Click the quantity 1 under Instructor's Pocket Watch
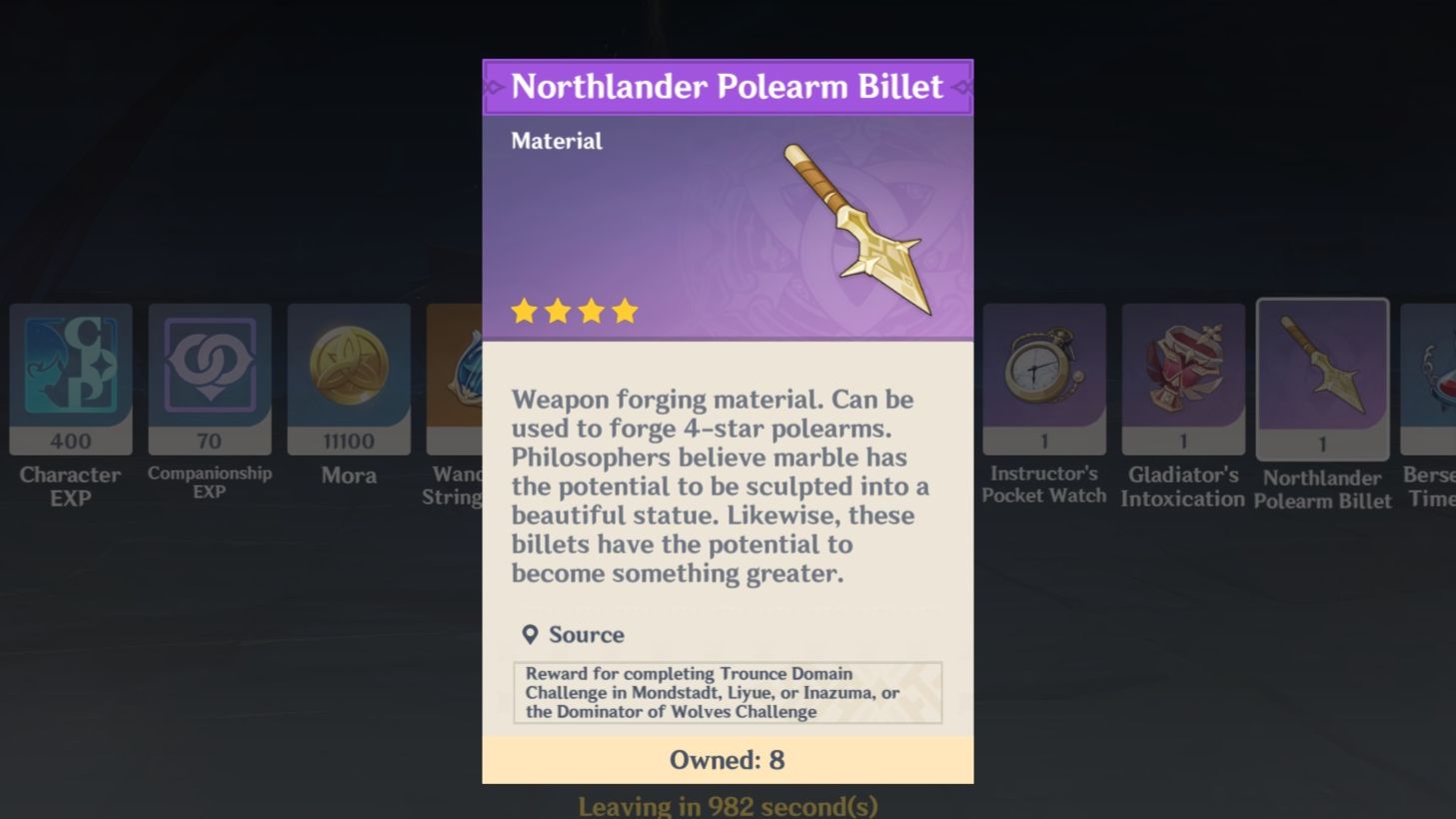The width and height of the screenshot is (1456, 819). click(x=1043, y=440)
